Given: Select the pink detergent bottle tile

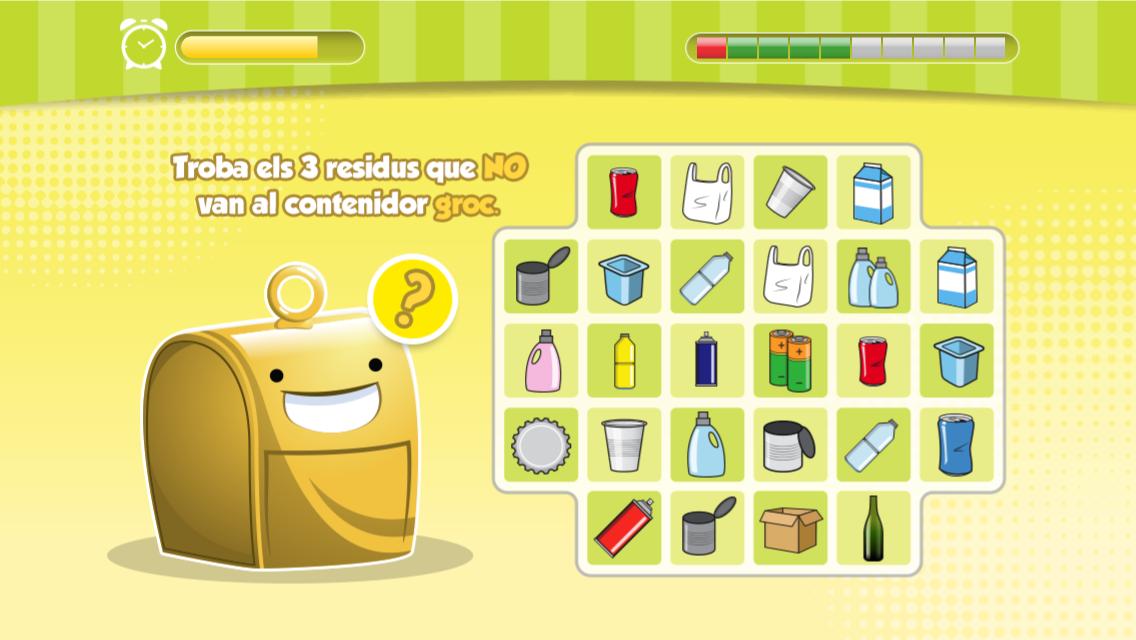Looking at the screenshot, I should point(541,361).
